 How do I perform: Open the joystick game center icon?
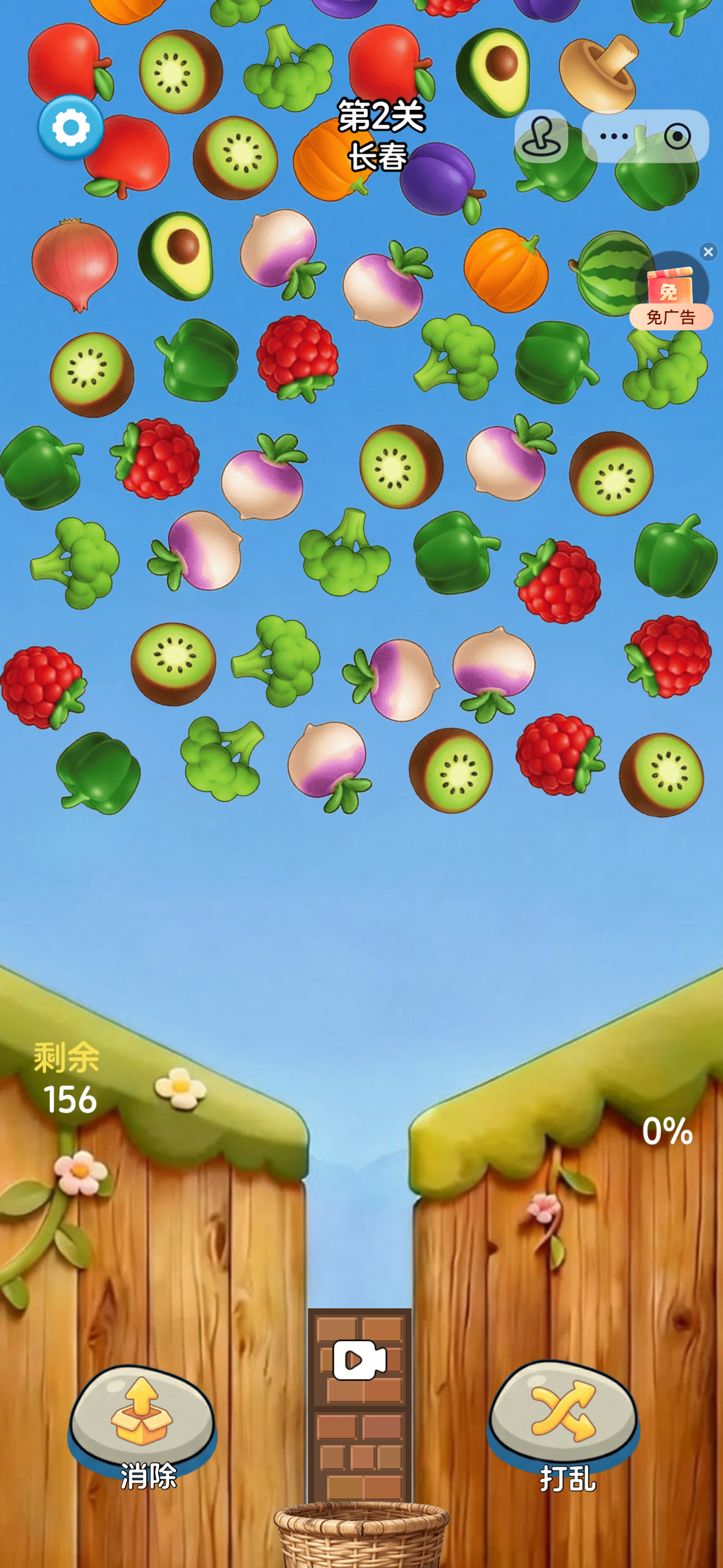[541, 136]
